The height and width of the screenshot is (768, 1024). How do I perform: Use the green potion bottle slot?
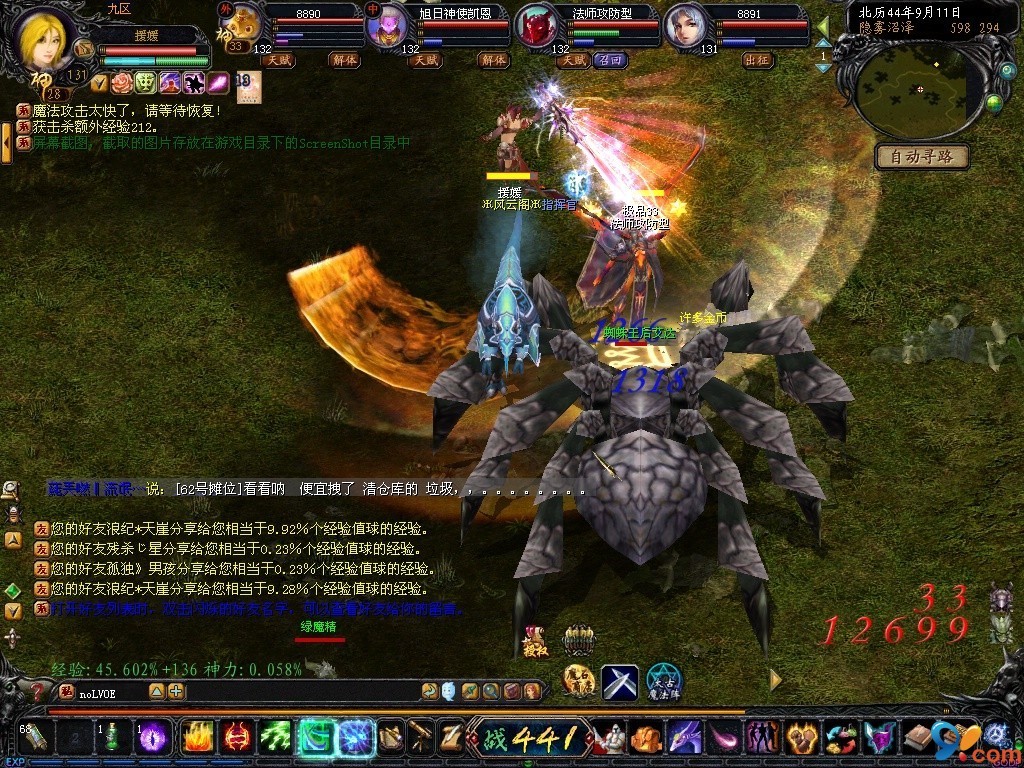point(112,737)
